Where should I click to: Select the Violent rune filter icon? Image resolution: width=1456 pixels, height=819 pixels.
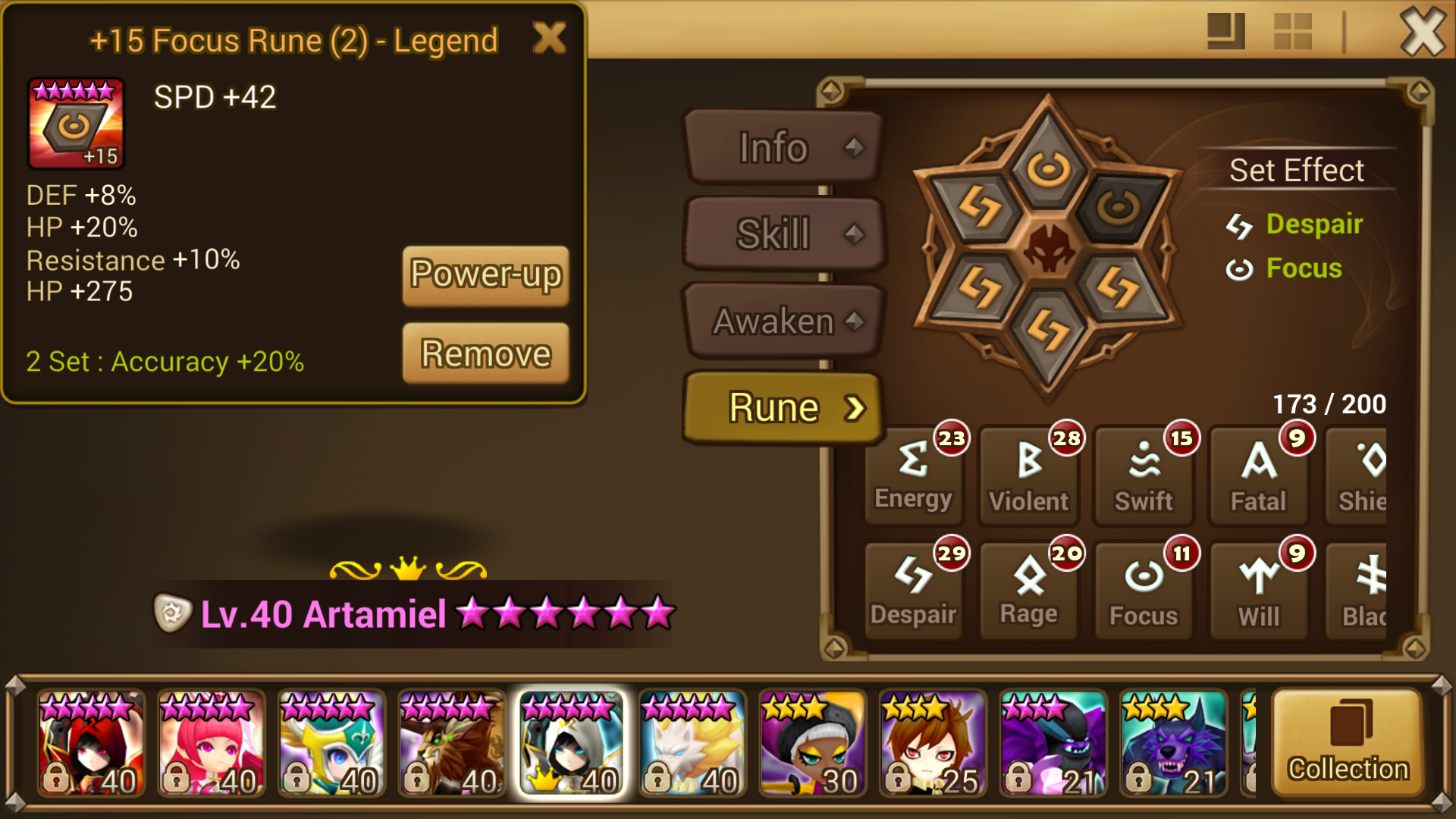pos(1028,470)
